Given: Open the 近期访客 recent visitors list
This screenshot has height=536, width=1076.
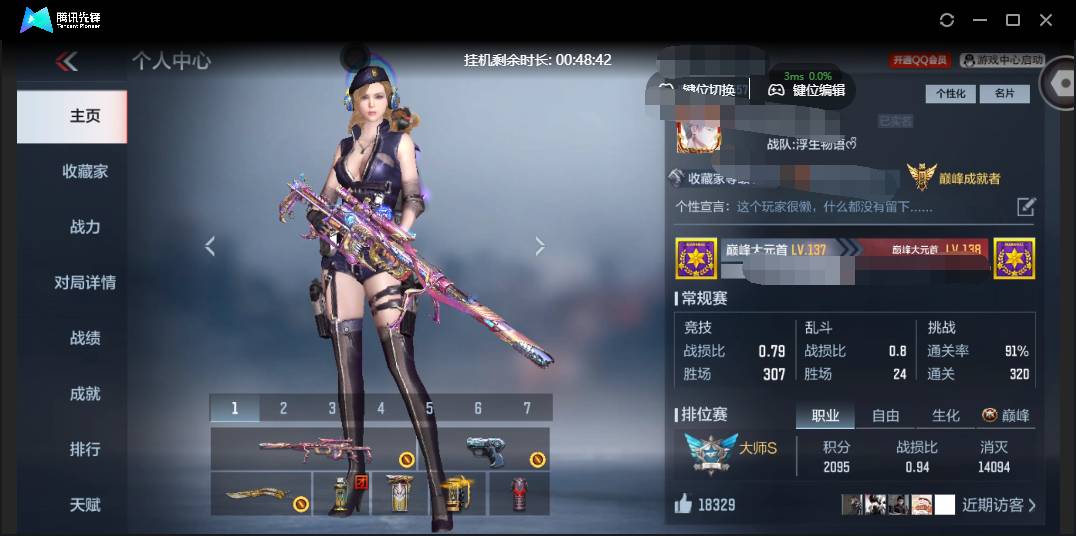Looking at the screenshot, I should point(998,505).
